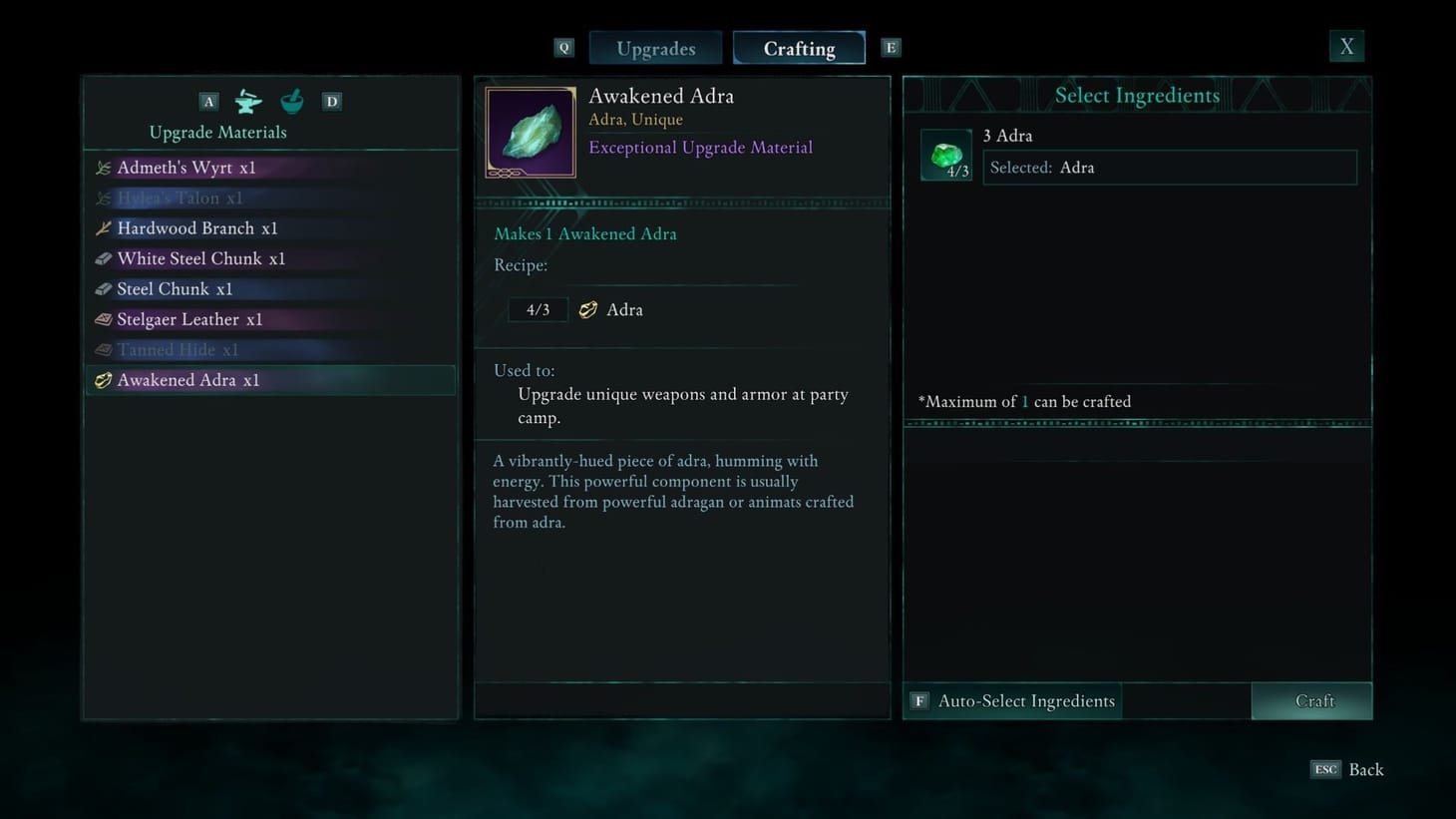The width and height of the screenshot is (1456, 819).
Task: Switch to the Upgrades tab
Action: [x=655, y=47]
